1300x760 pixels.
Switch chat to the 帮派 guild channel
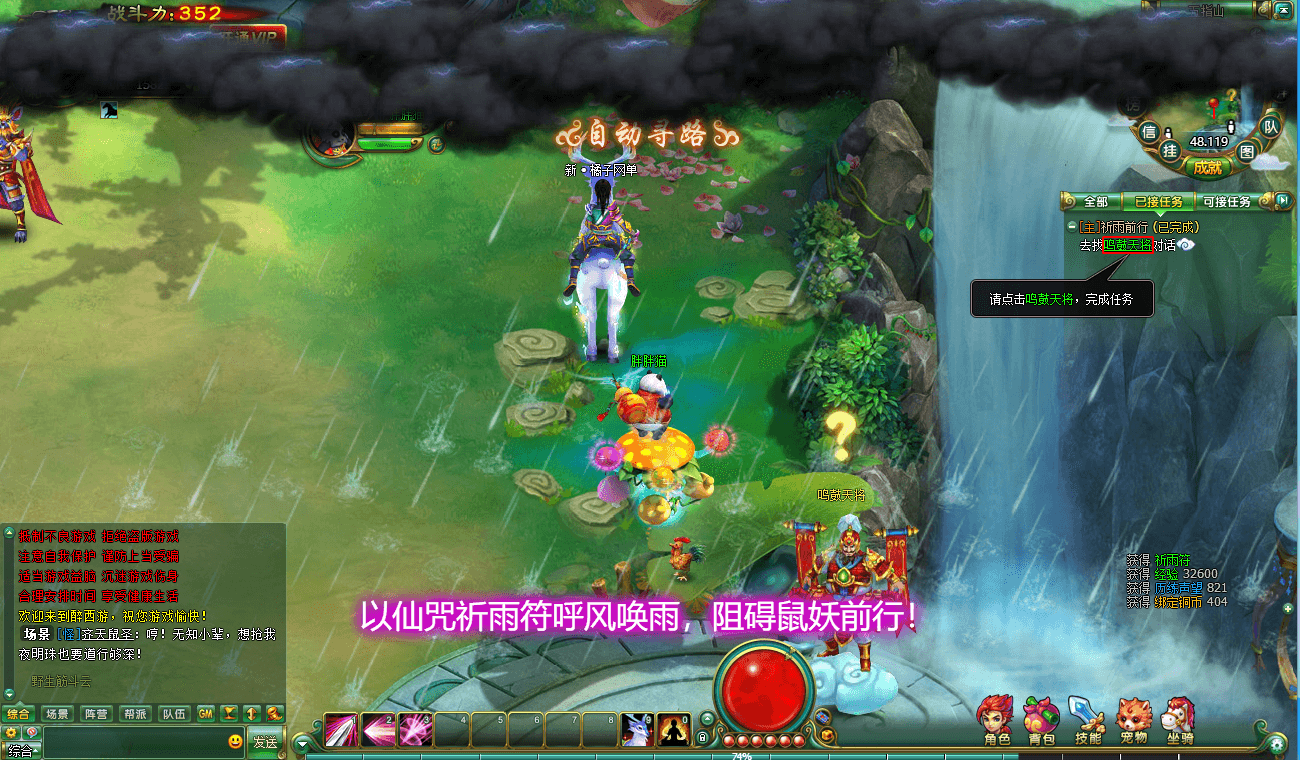pyautogui.click(x=134, y=714)
